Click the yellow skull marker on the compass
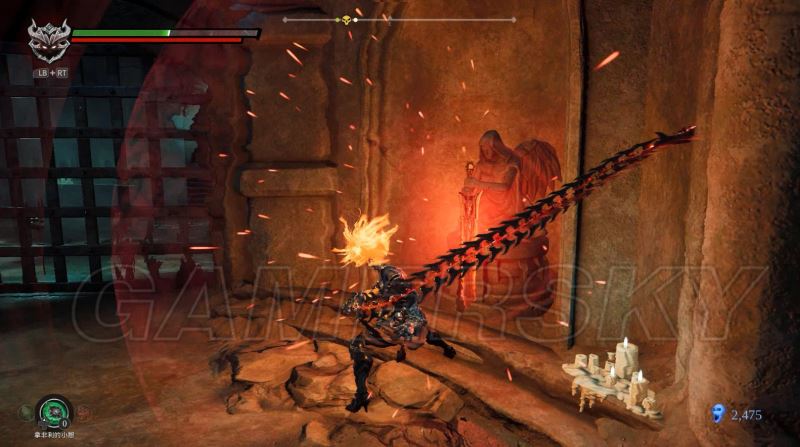800x447 pixels. [x=348, y=19]
